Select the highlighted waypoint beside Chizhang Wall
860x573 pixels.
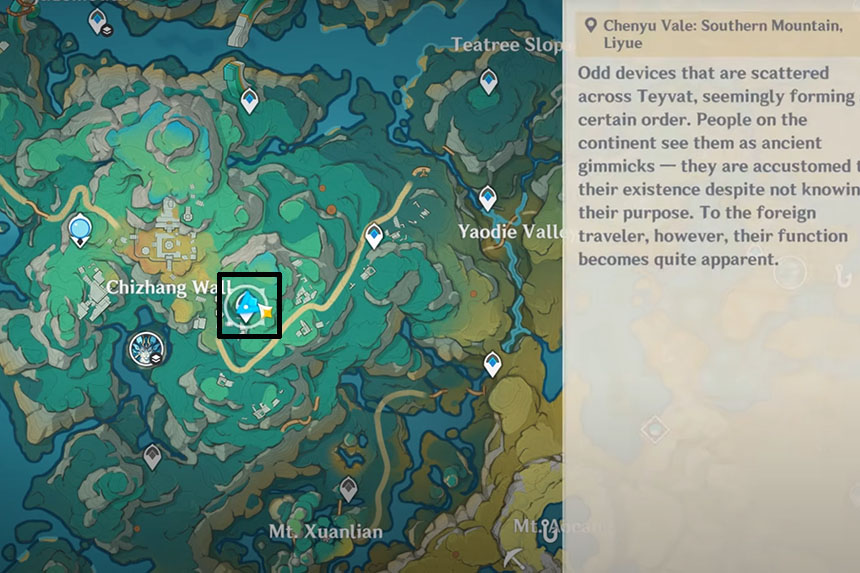point(246,304)
